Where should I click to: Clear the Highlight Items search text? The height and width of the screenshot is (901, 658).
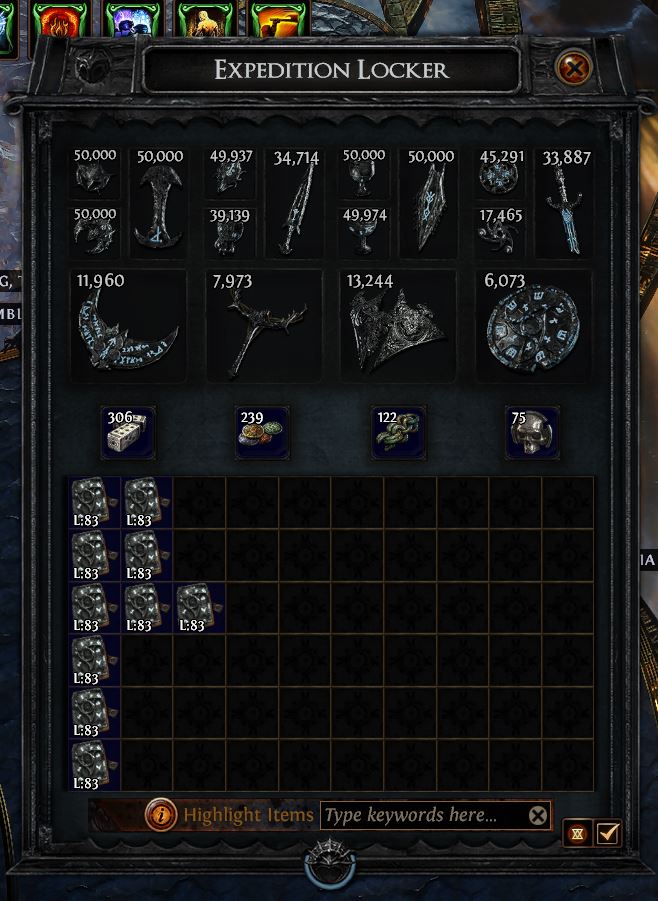coord(538,816)
